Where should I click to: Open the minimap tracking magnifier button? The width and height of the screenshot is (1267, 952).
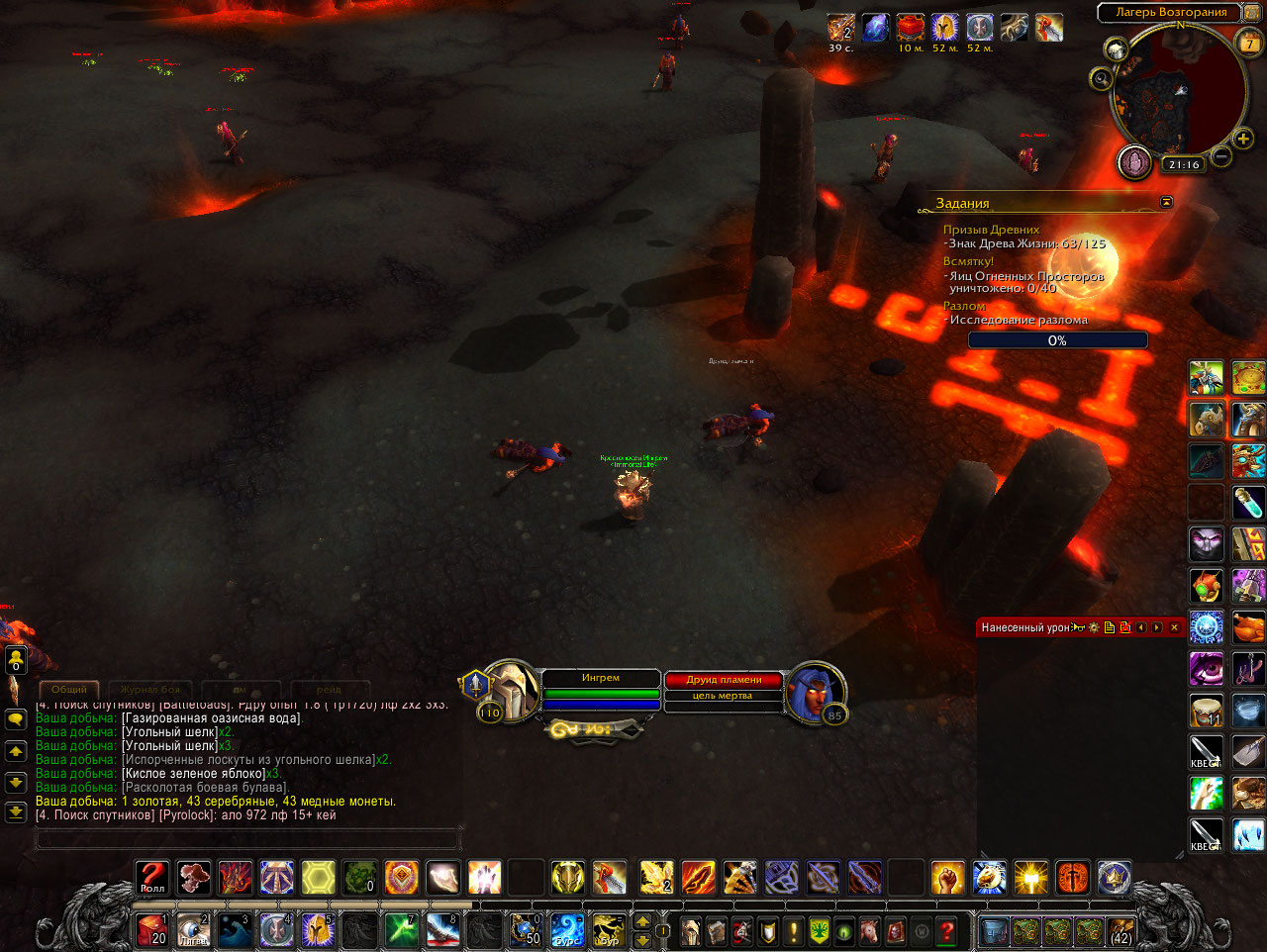tap(1100, 77)
